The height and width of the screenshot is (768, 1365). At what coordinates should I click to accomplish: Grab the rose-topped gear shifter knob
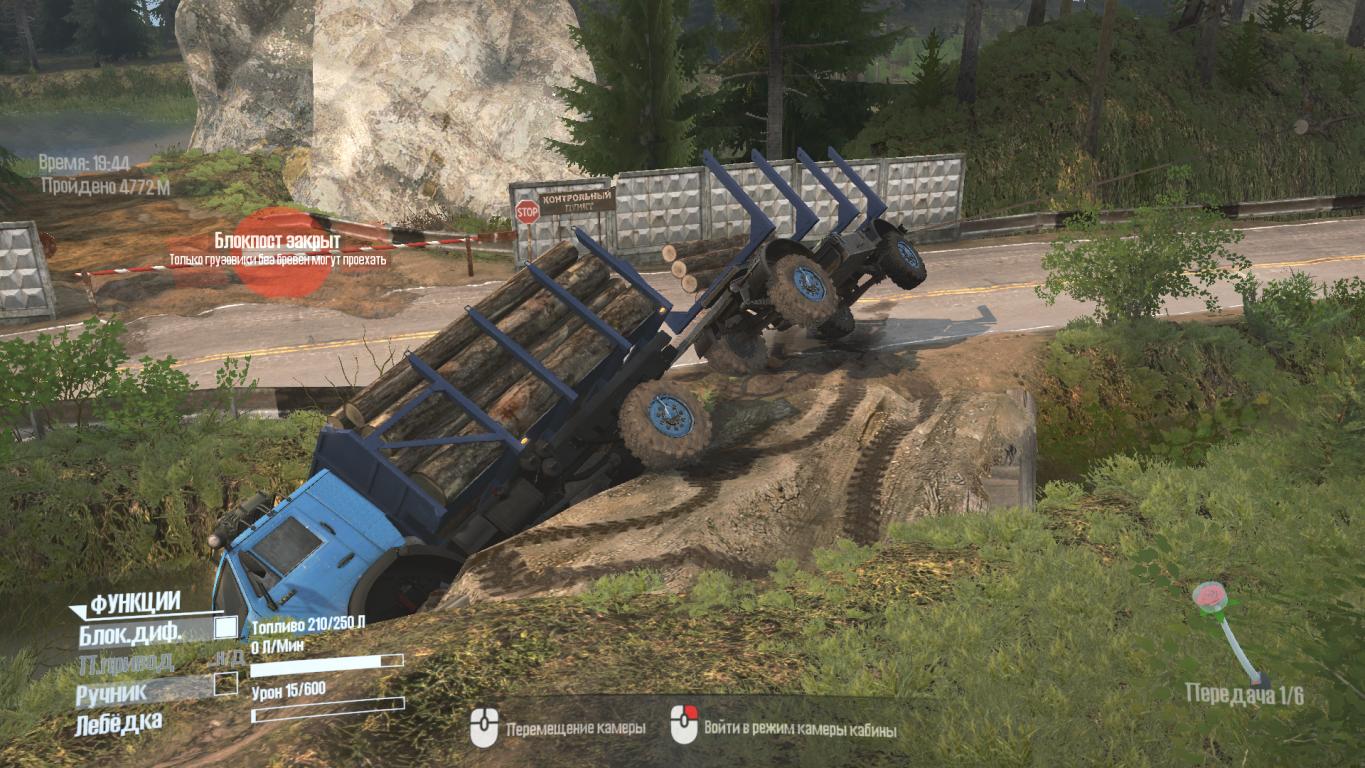click(x=1209, y=597)
